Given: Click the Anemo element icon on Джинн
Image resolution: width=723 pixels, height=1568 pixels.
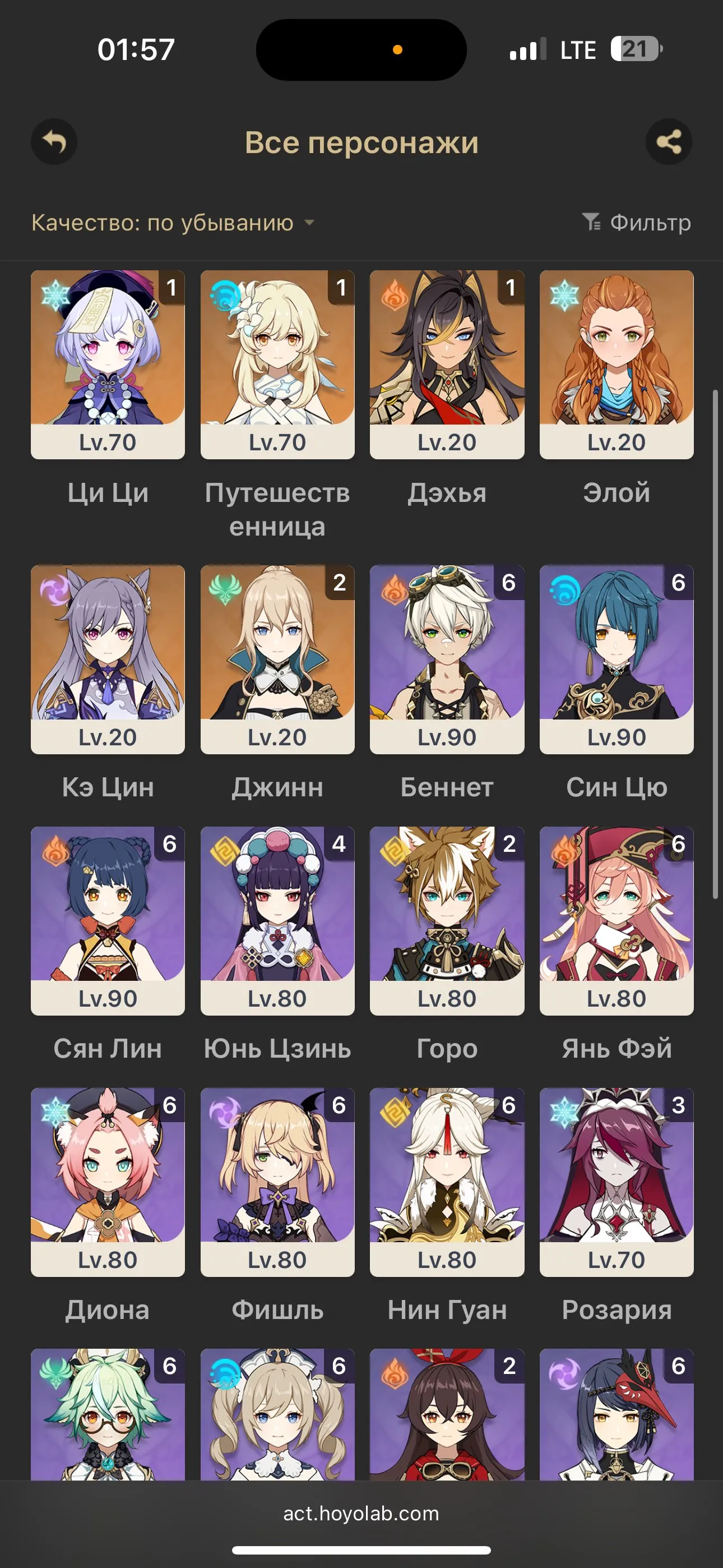Looking at the screenshot, I should (224, 588).
